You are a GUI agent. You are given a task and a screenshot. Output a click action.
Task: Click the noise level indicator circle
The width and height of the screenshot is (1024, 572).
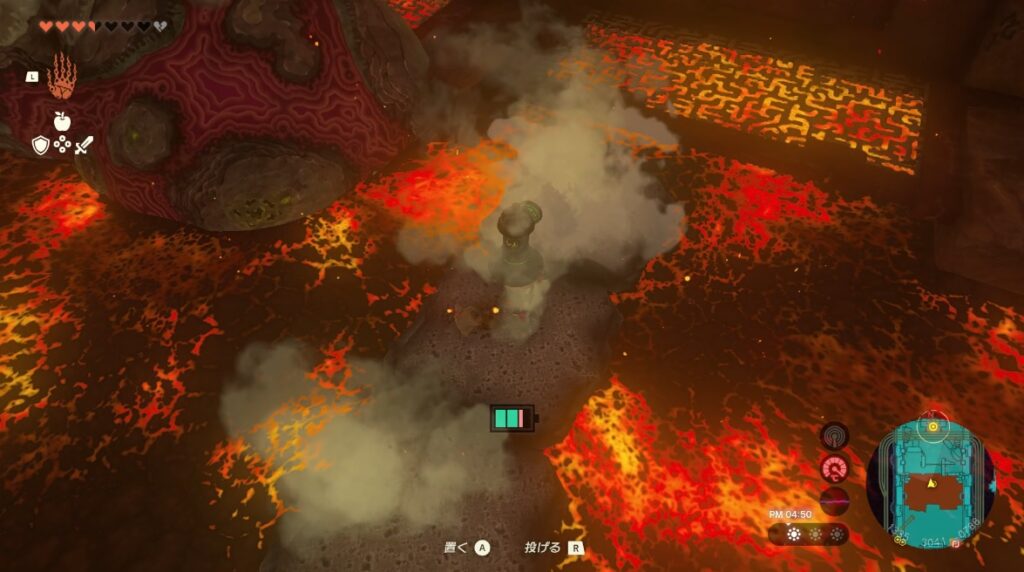coord(834,500)
